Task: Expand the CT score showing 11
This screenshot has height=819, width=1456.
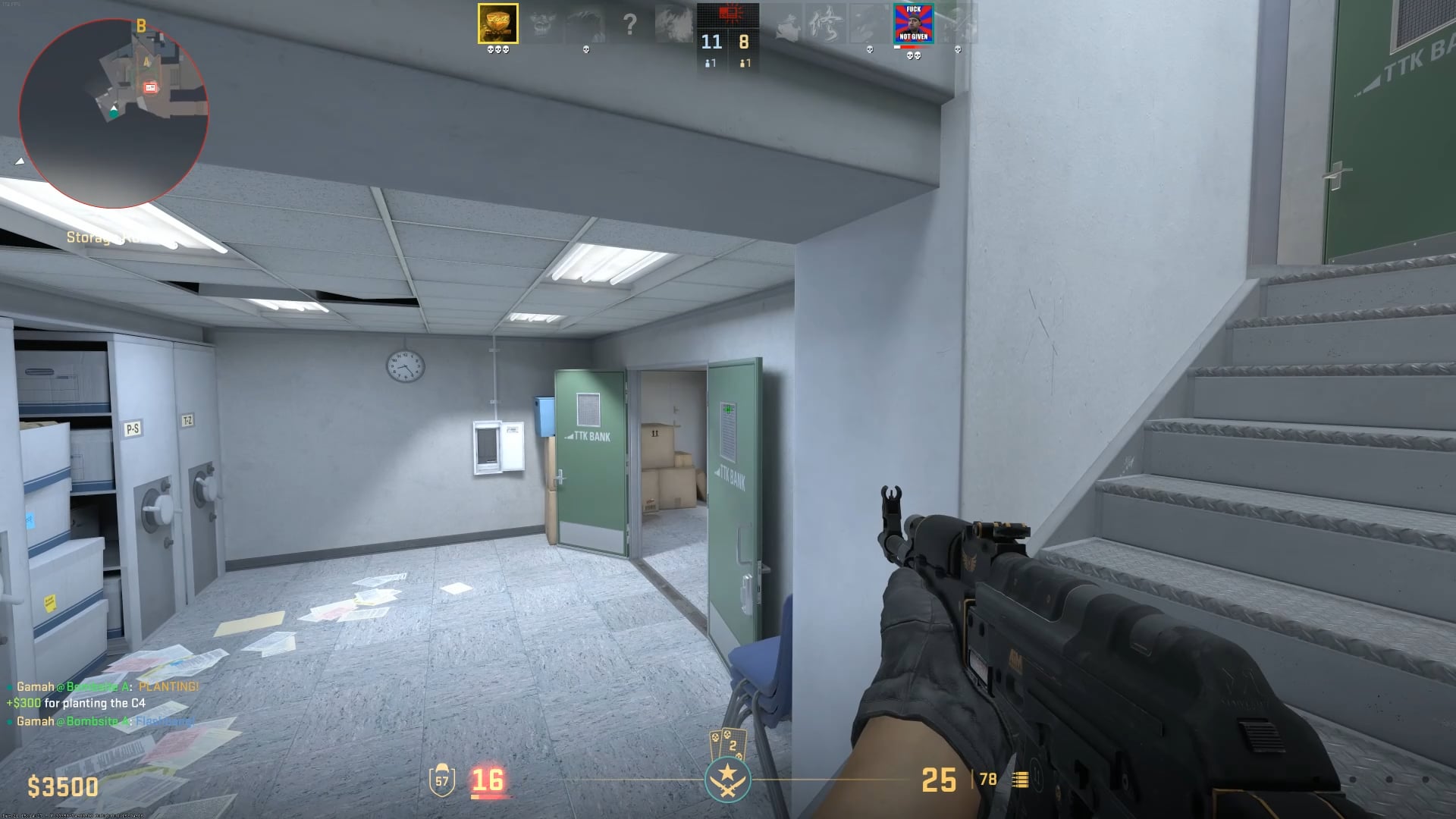Action: 711,42
